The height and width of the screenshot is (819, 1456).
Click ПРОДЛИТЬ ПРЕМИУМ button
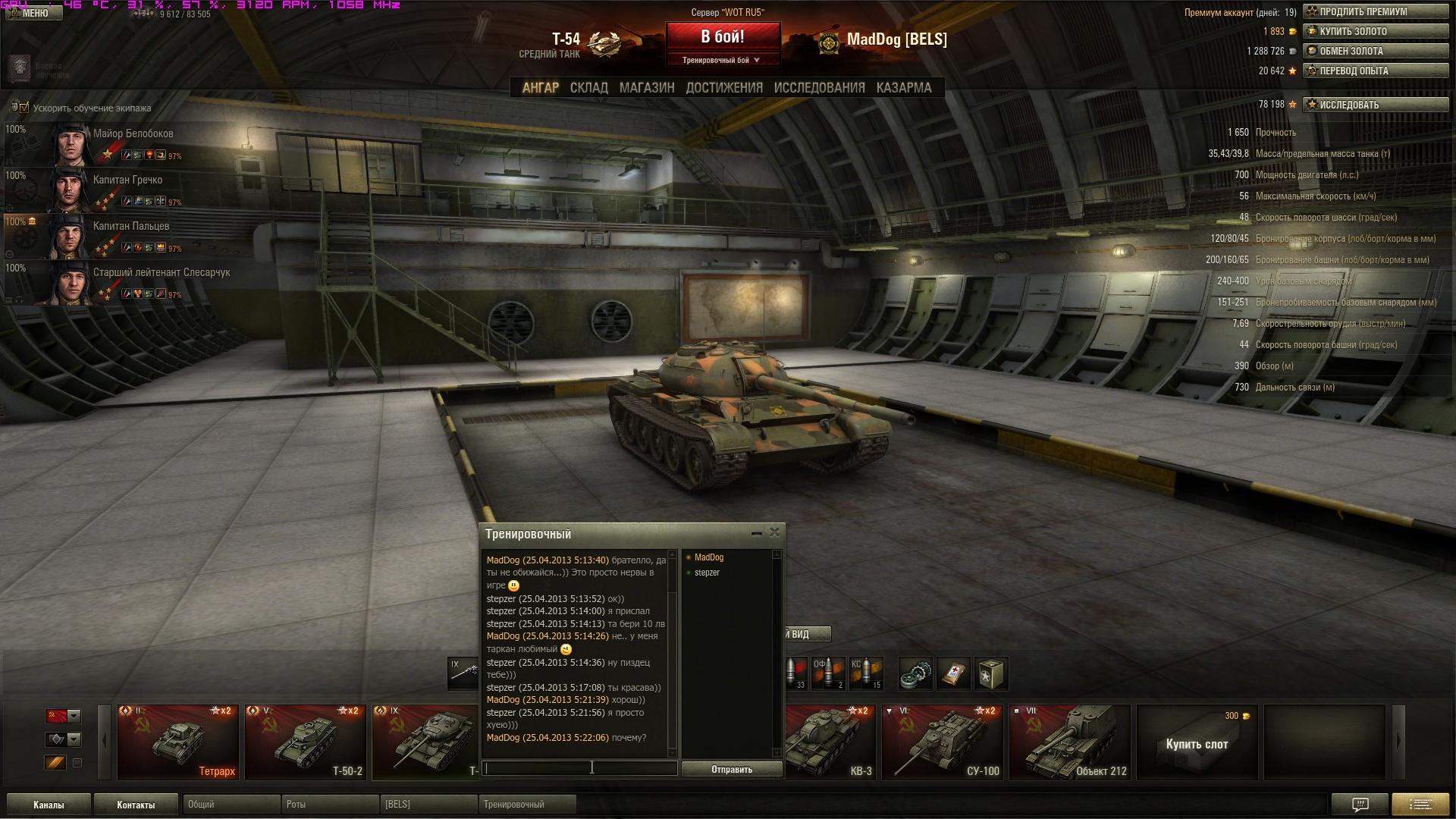pos(1375,12)
